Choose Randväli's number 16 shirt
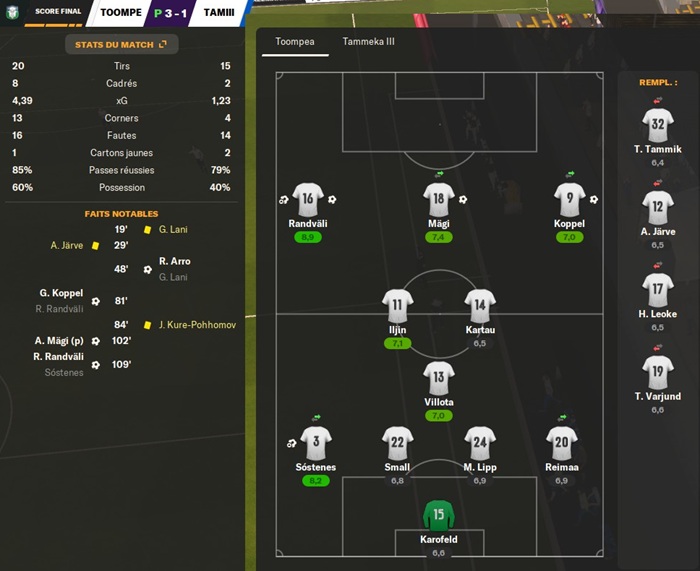Image resolution: width=700 pixels, height=571 pixels. pyautogui.click(x=308, y=198)
